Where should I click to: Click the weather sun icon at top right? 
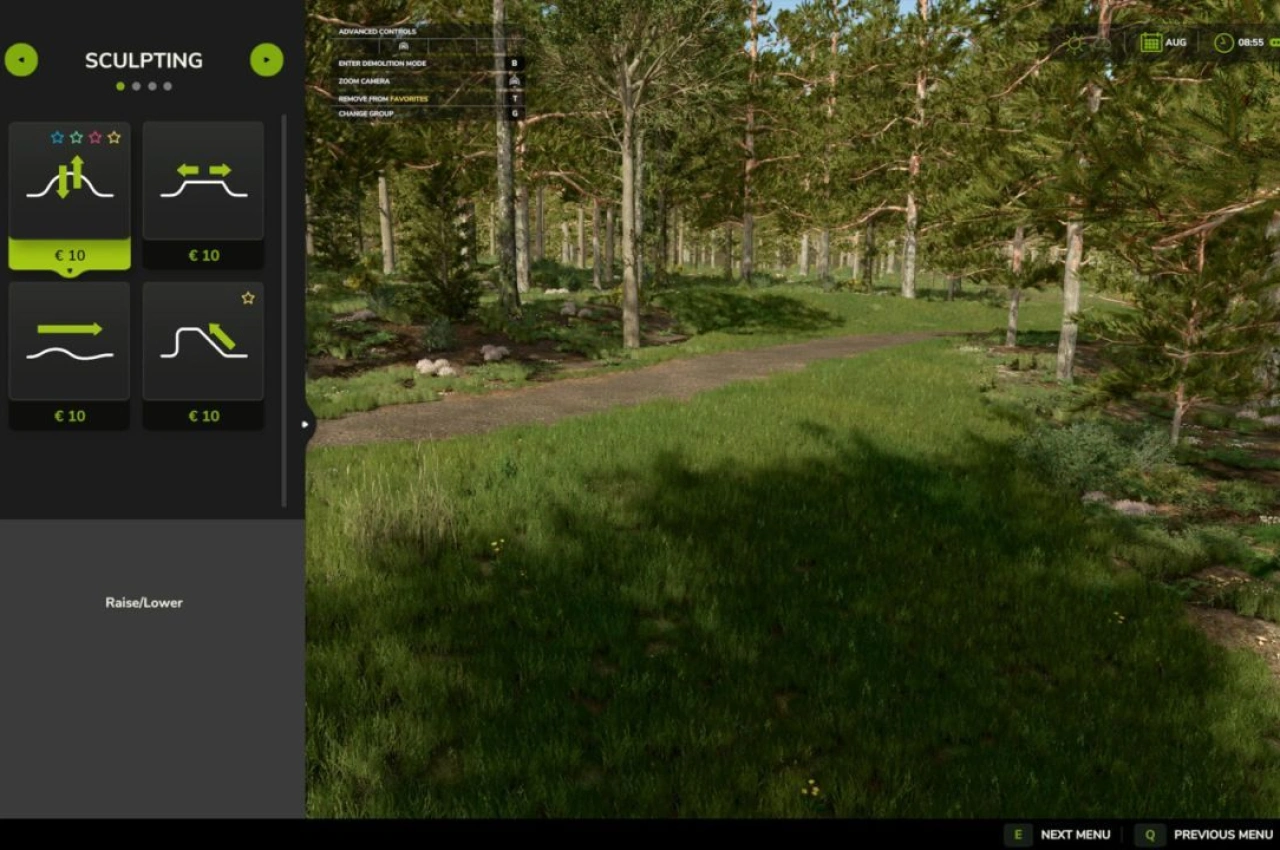click(x=1075, y=42)
